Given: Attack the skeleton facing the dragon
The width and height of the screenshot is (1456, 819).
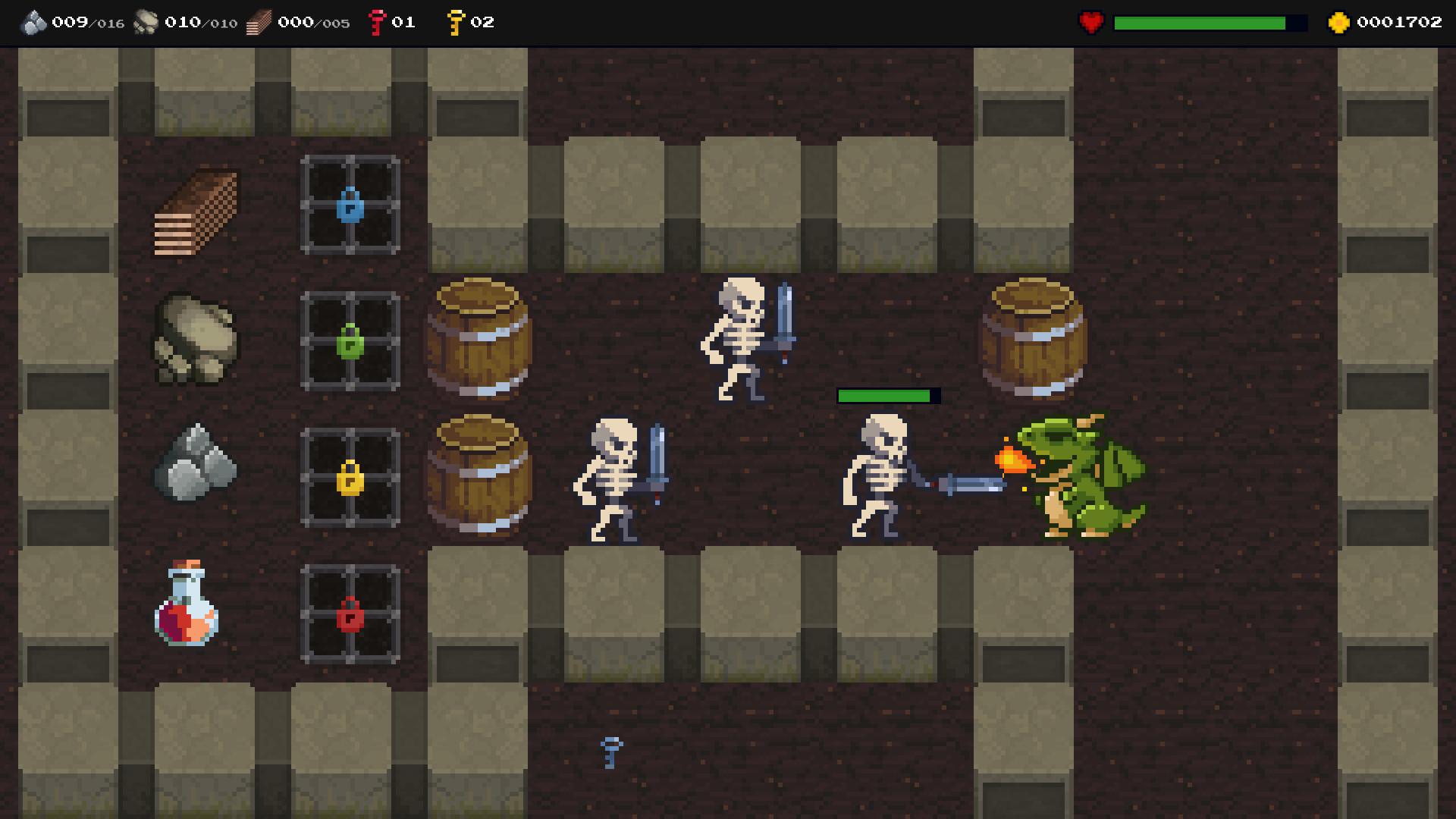Looking at the screenshot, I should (x=880, y=478).
